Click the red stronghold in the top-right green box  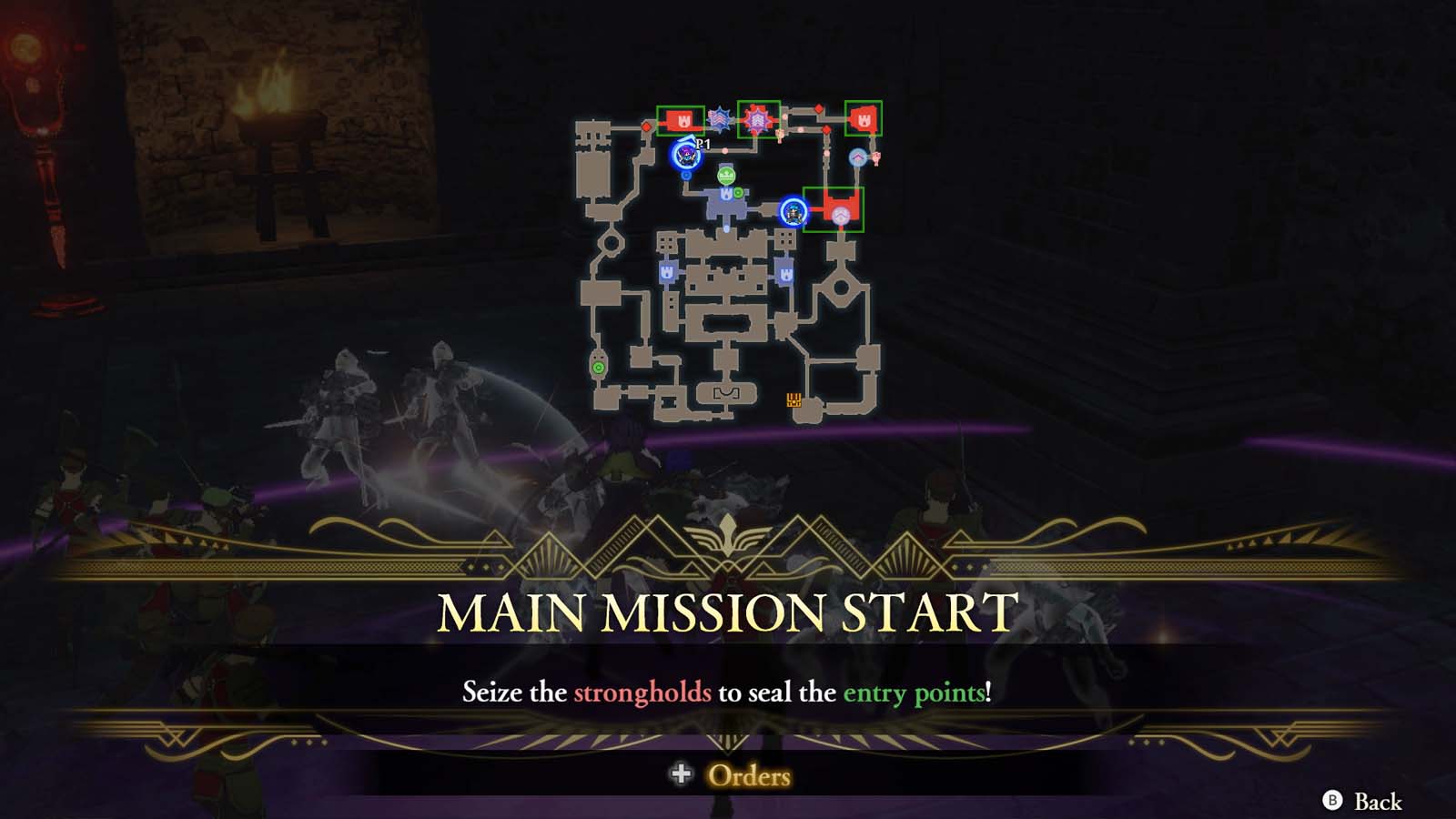[x=863, y=121]
